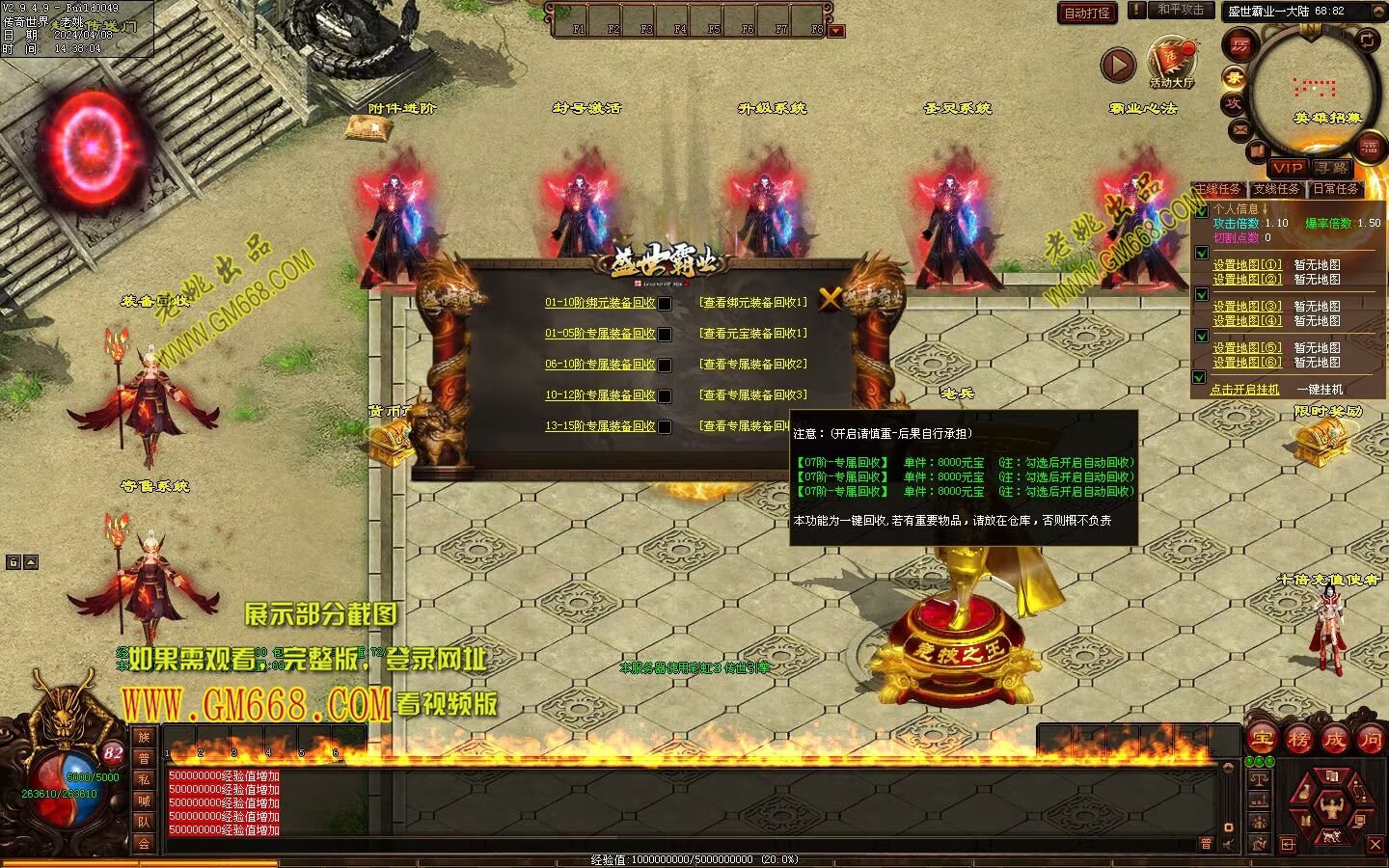Switch to the 主线任务 tab
This screenshot has width=1389, height=868.
[x=1218, y=189]
